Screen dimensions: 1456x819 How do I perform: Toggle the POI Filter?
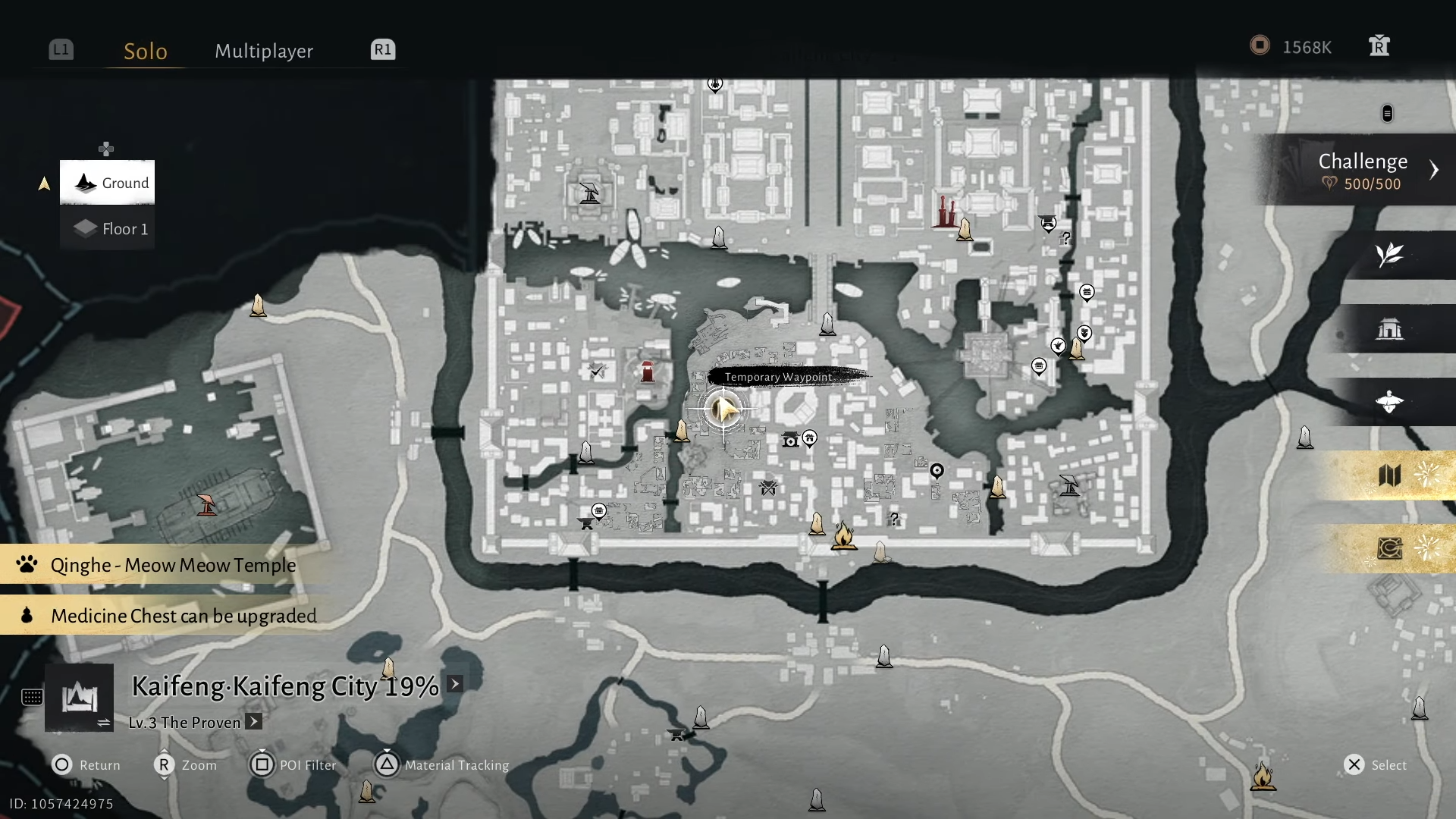(263, 765)
